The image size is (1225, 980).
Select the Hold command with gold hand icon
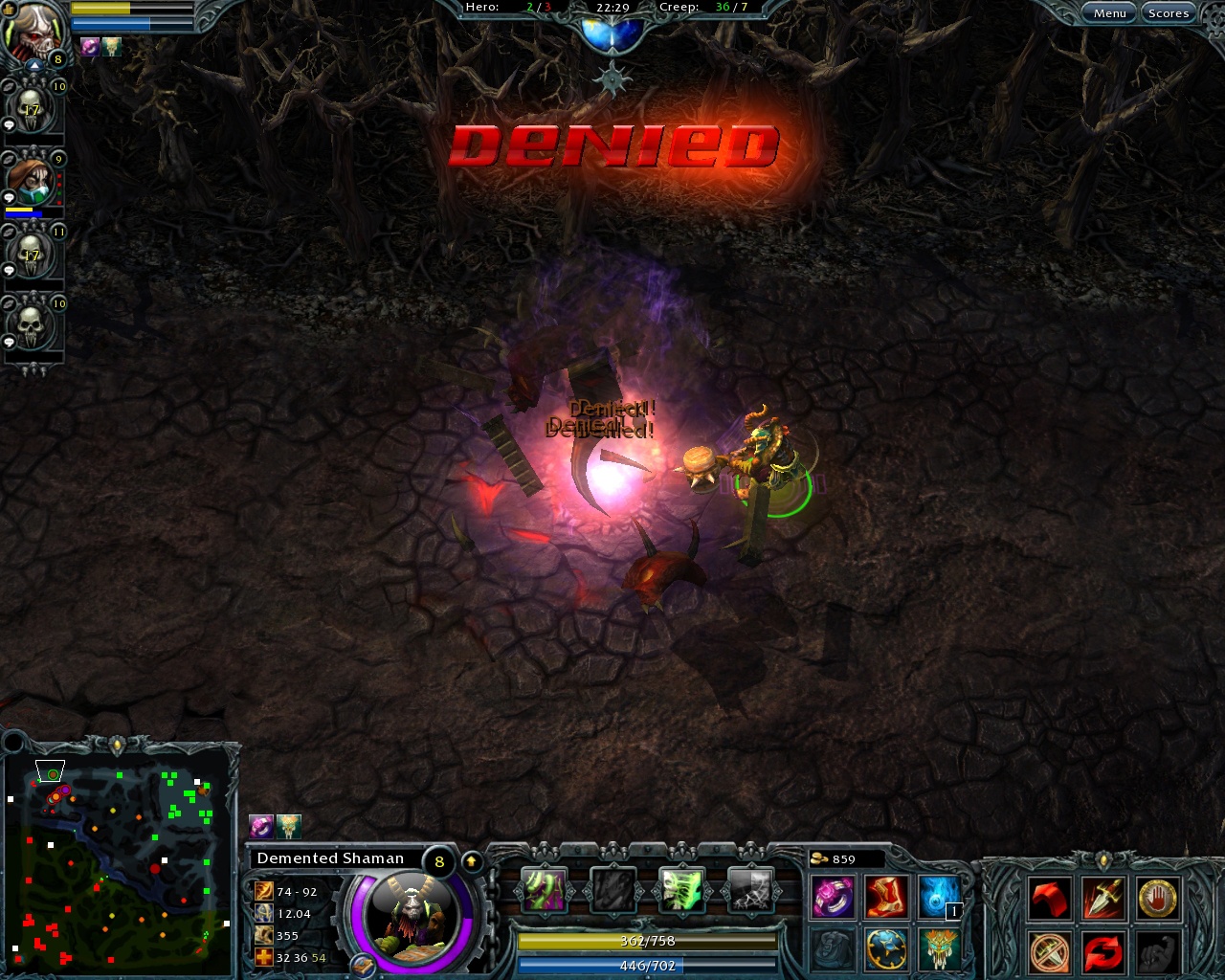tap(1157, 898)
